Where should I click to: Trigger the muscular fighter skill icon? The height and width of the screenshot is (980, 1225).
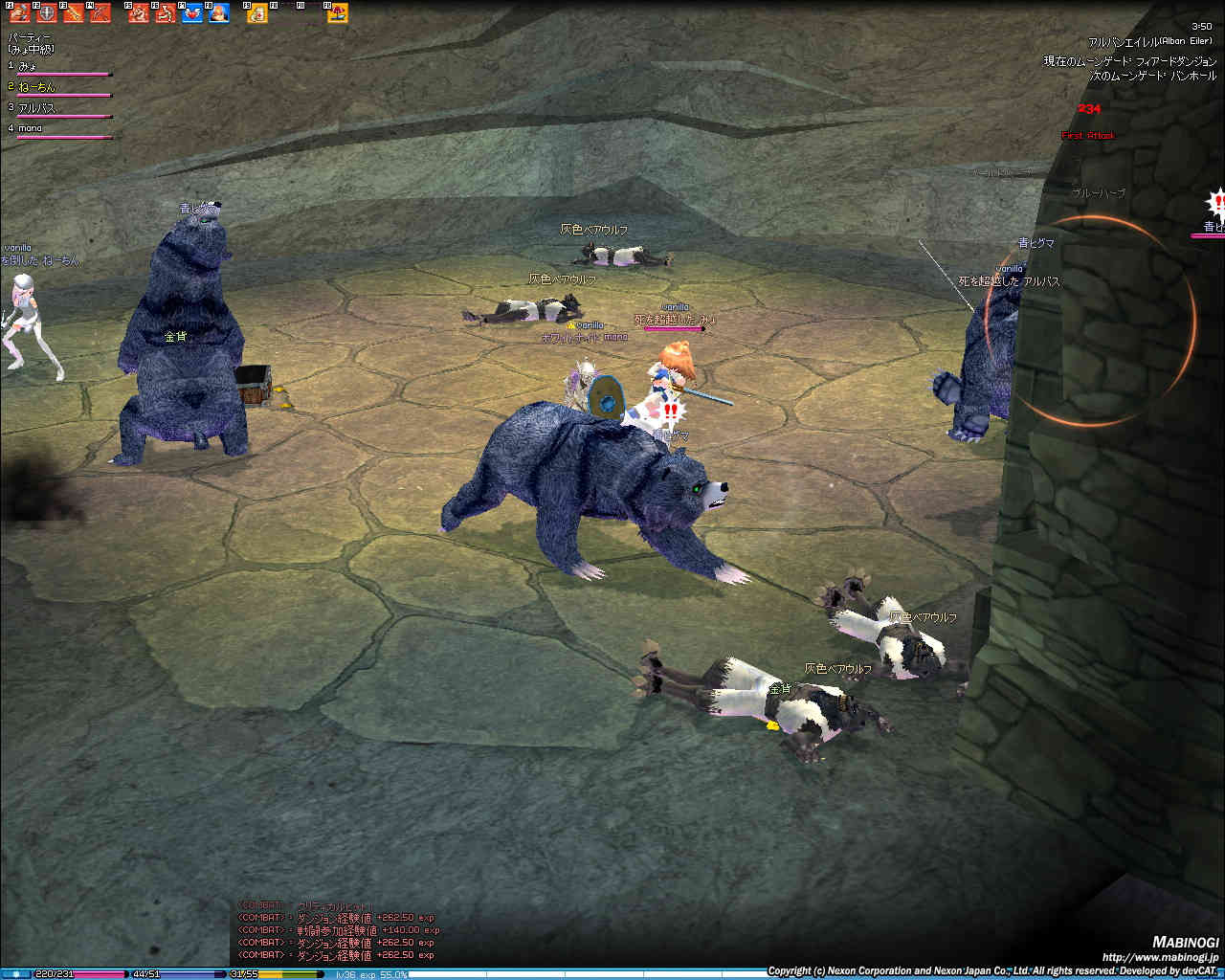pyautogui.click(x=139, y=13)
